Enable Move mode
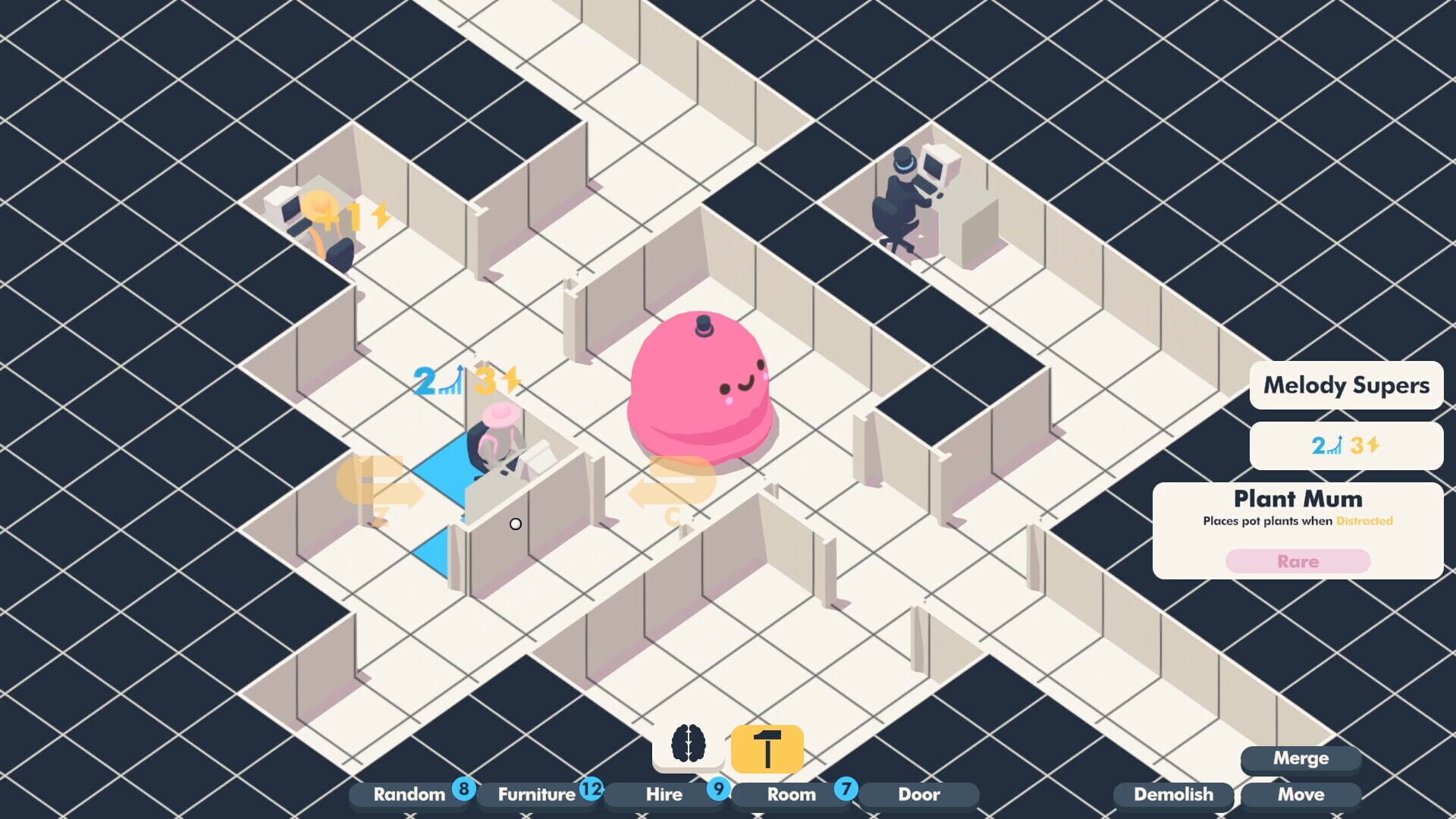 pos(1301,794)
